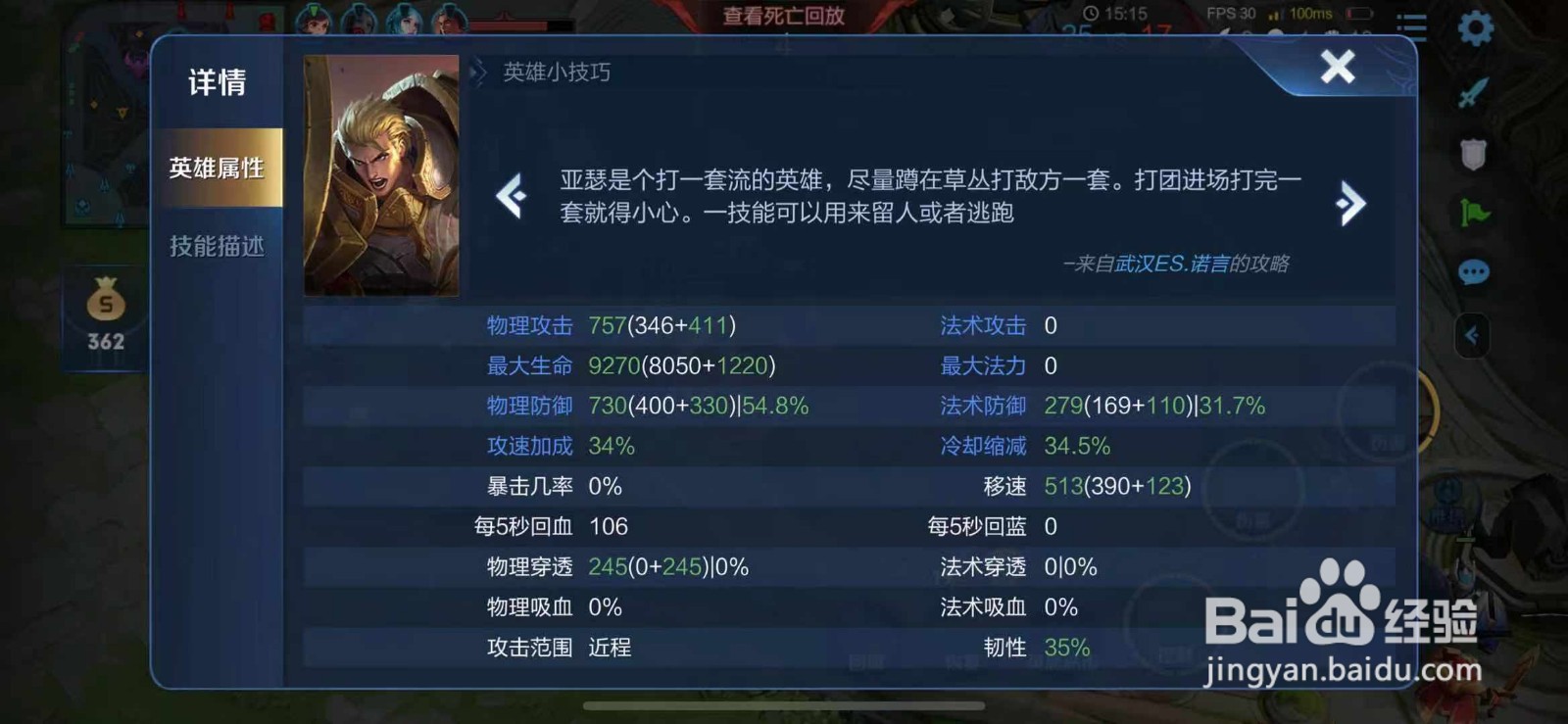Click the network latency signal bars icon

pyautogui.click(x=1275, y=15)
